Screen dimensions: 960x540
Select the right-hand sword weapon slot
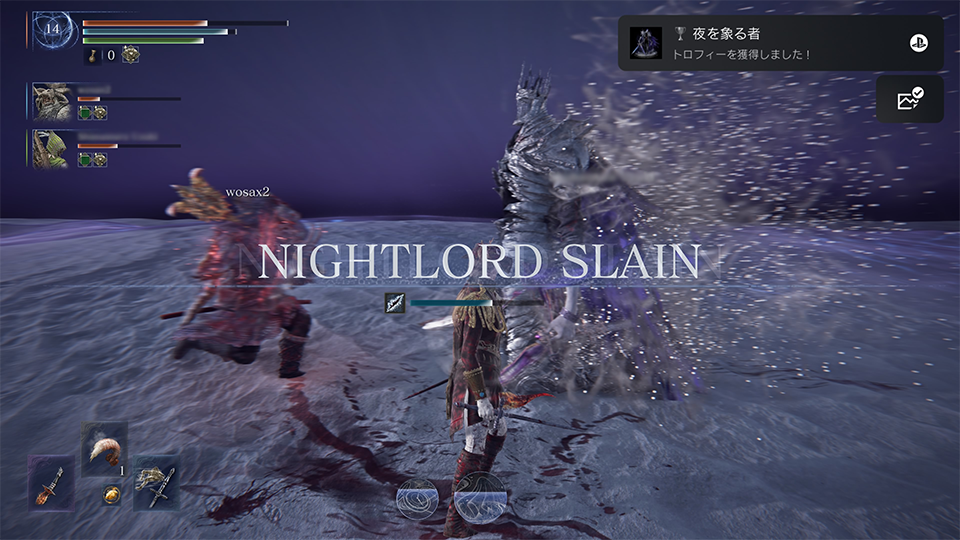click(157, 484)
